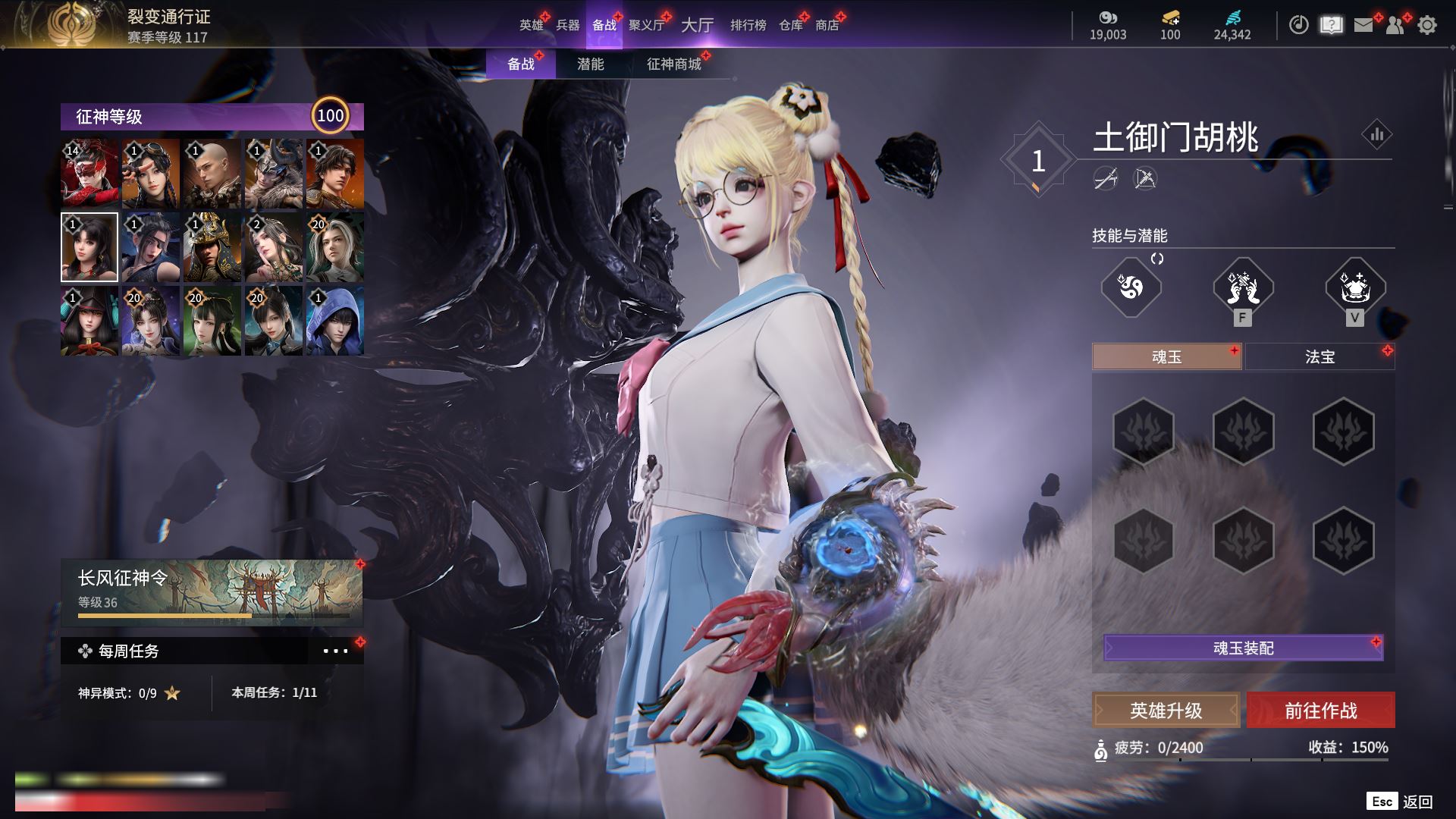The image size is (1456, 819).
Task: Open the 仓库 storage
Action: [790, 25]
